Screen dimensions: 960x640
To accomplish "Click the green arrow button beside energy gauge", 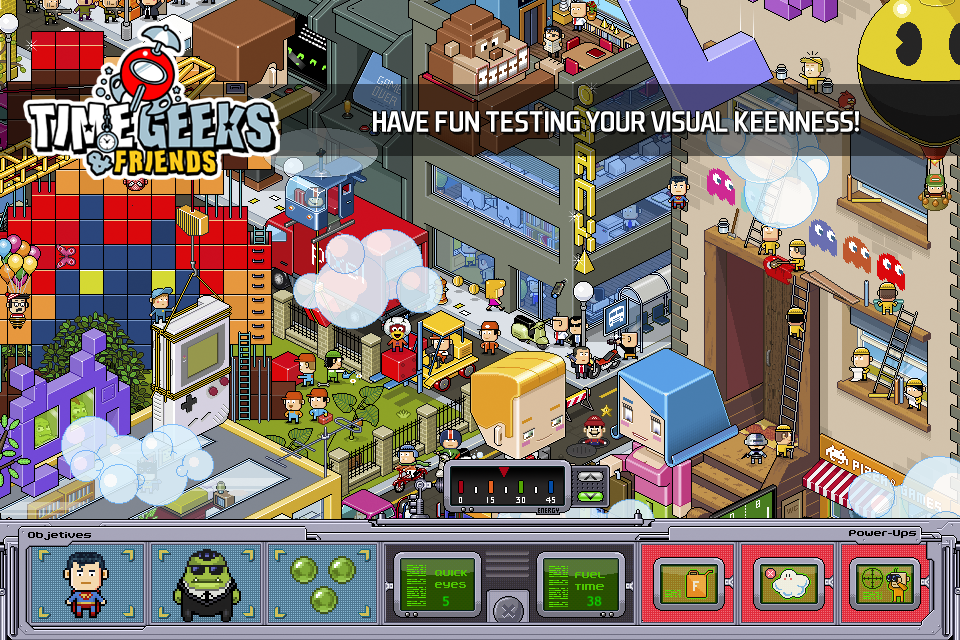I will click(x=590, y=495).
